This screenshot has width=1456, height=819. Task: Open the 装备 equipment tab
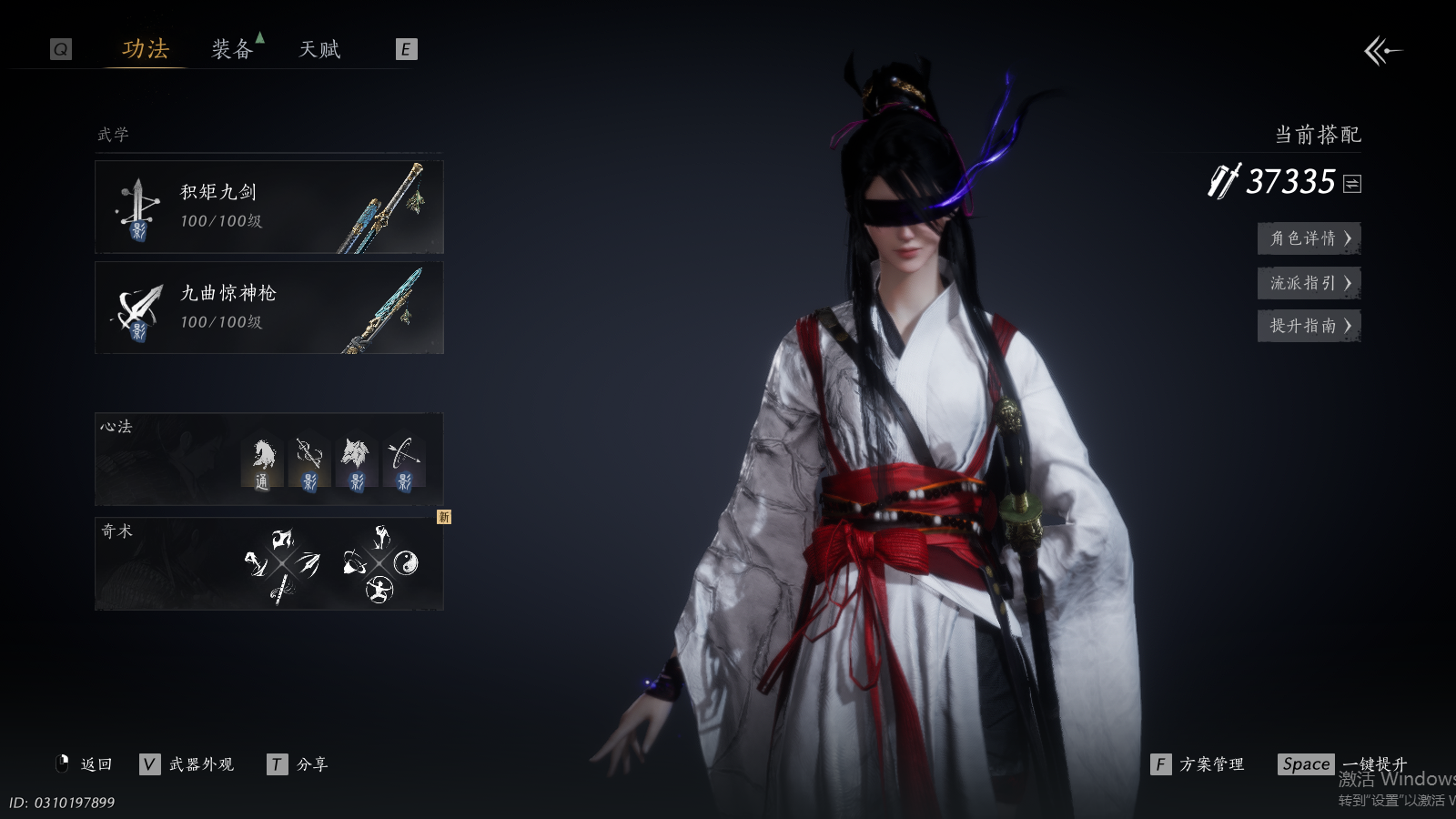232,49
